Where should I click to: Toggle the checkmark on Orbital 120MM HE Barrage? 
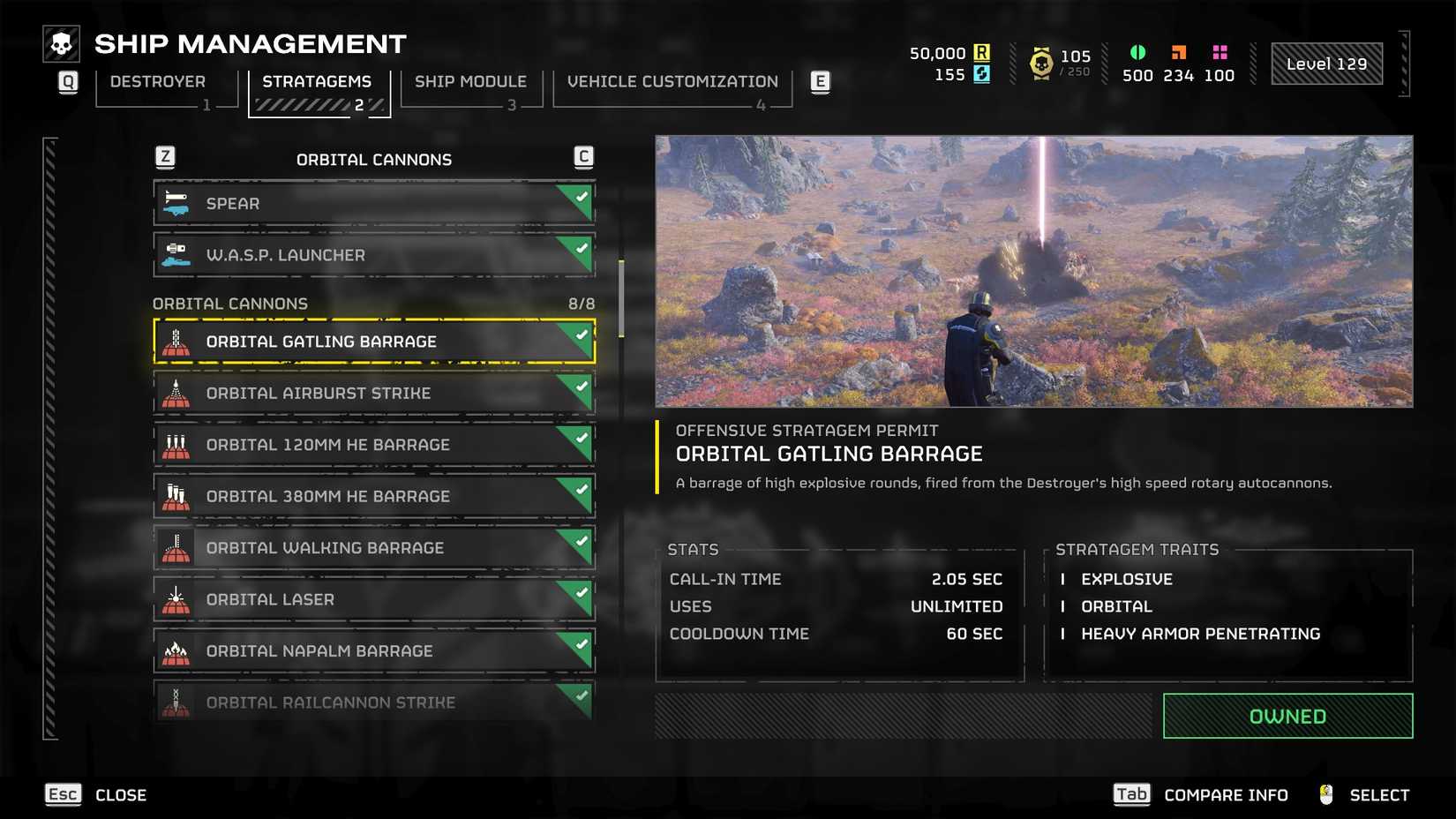[x=581, y=438]
